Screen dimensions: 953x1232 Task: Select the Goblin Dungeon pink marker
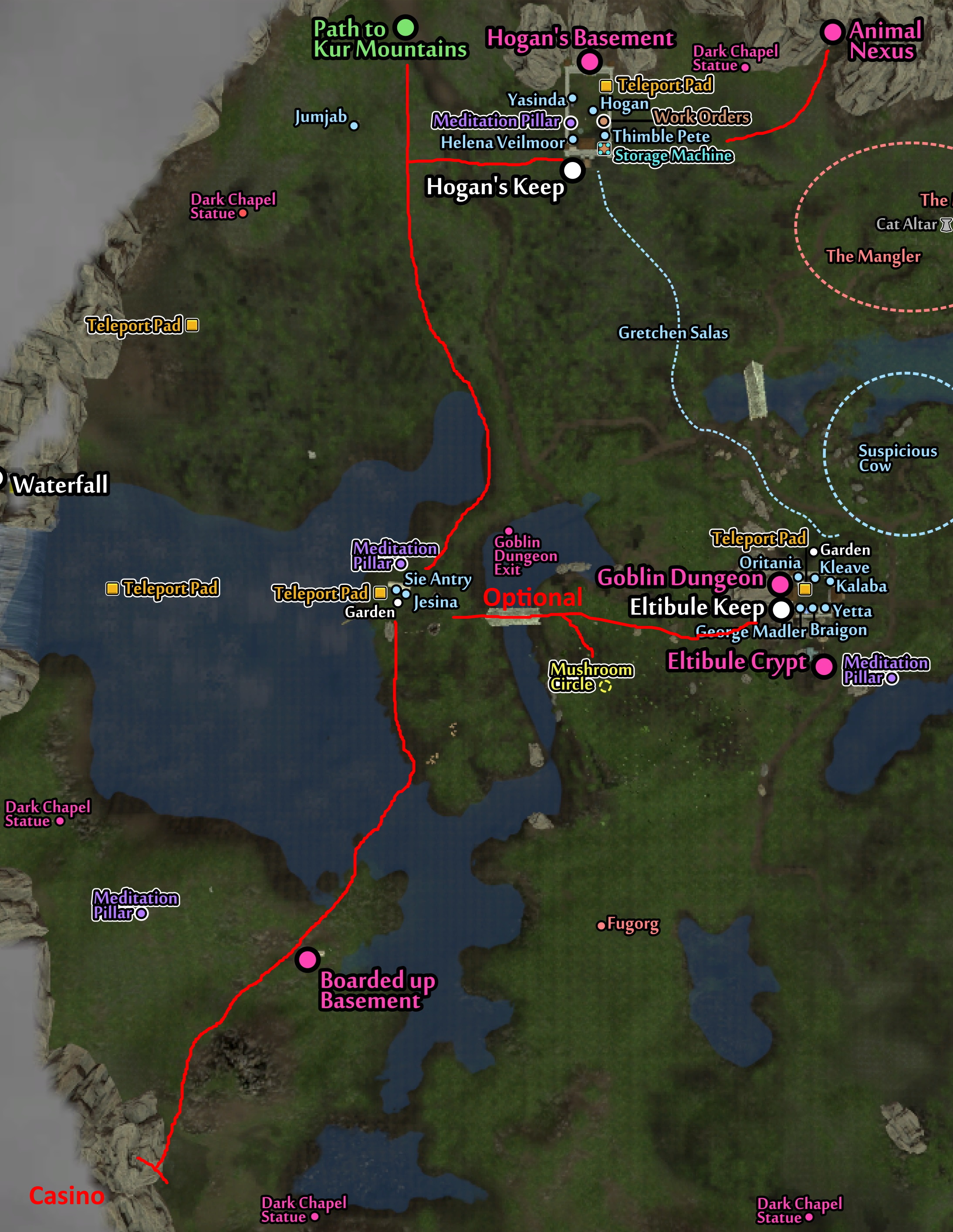click(781, 584)
